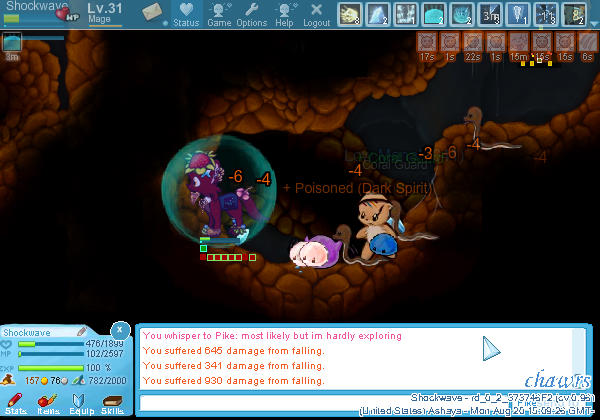Open the Options menu
600x420 pixels.
pyautogui.click(x=251, y=13)
